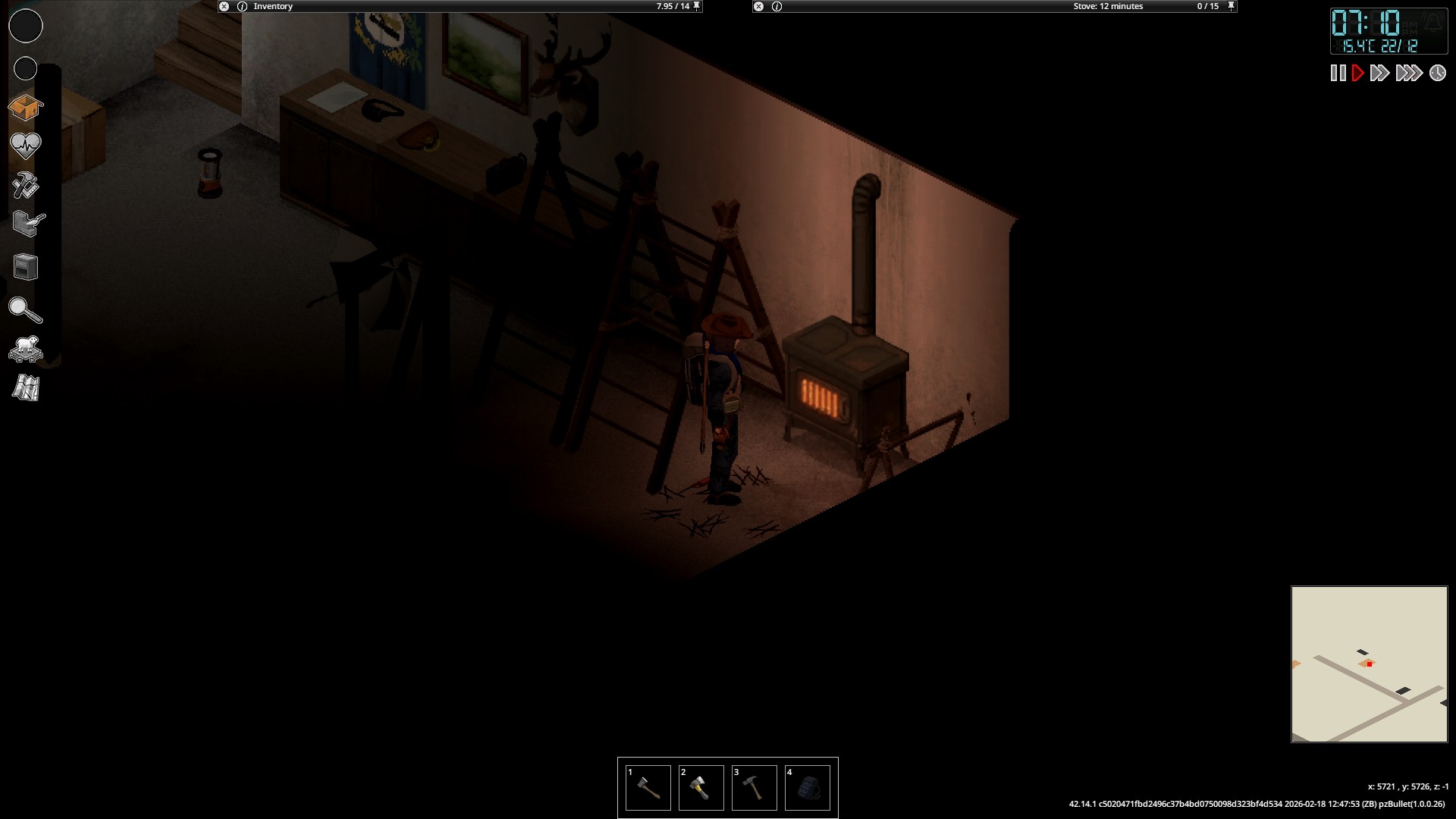The image size is (1456, 819).
Task: Pin the Inventory window
Action: [697, 6]
